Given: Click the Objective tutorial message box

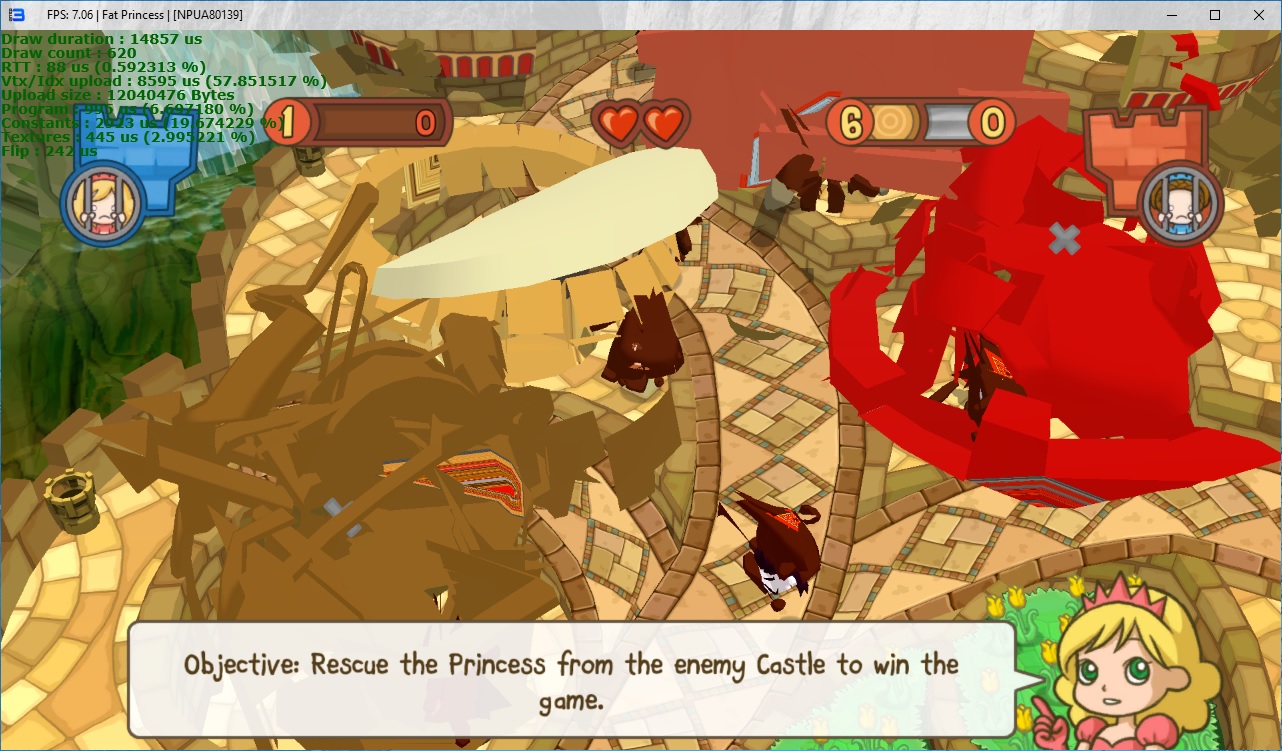Looking at the screenshot, I should [570, 680].
